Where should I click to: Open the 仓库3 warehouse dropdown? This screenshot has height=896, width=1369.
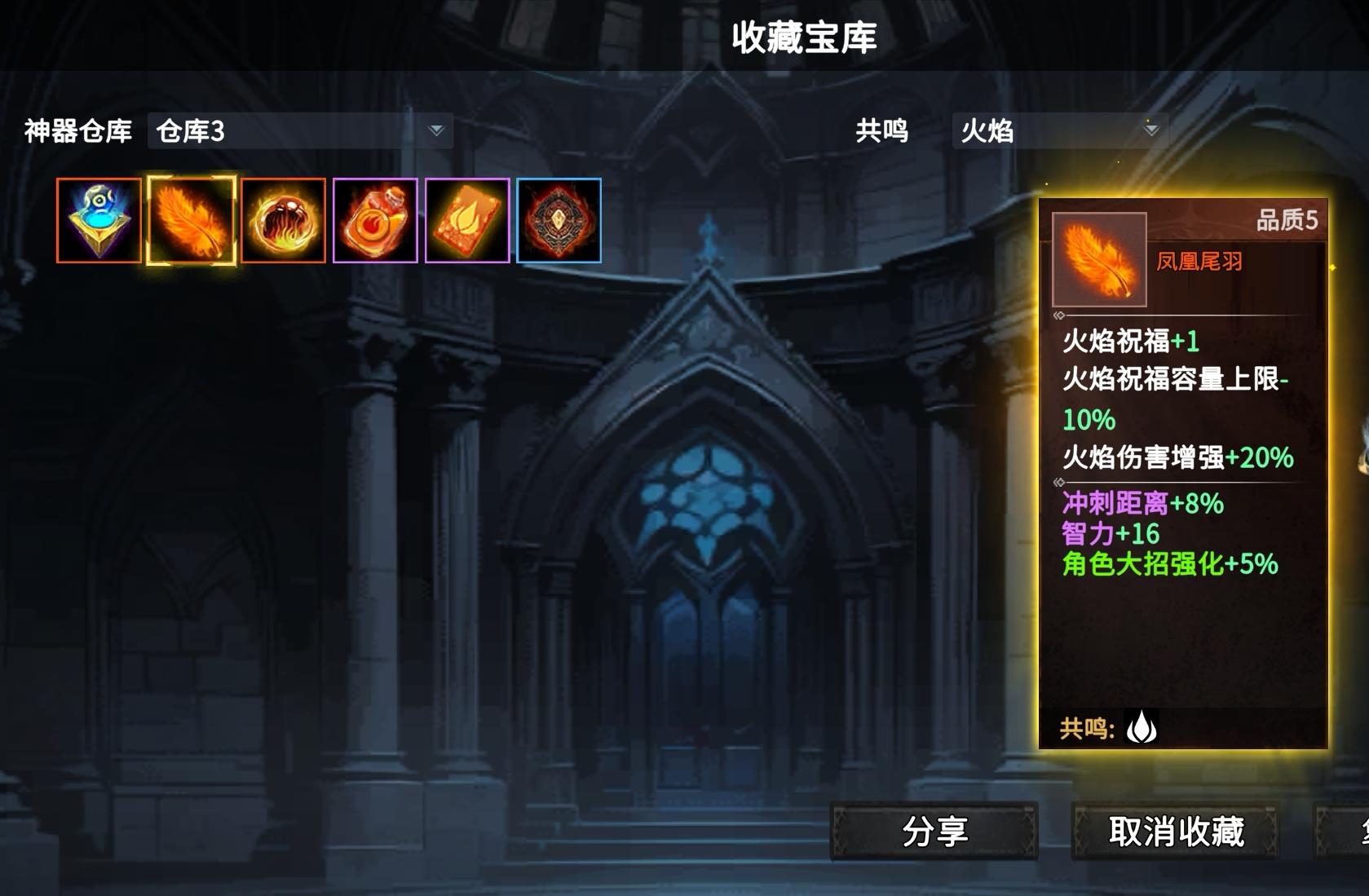click(x=298, y=130)
